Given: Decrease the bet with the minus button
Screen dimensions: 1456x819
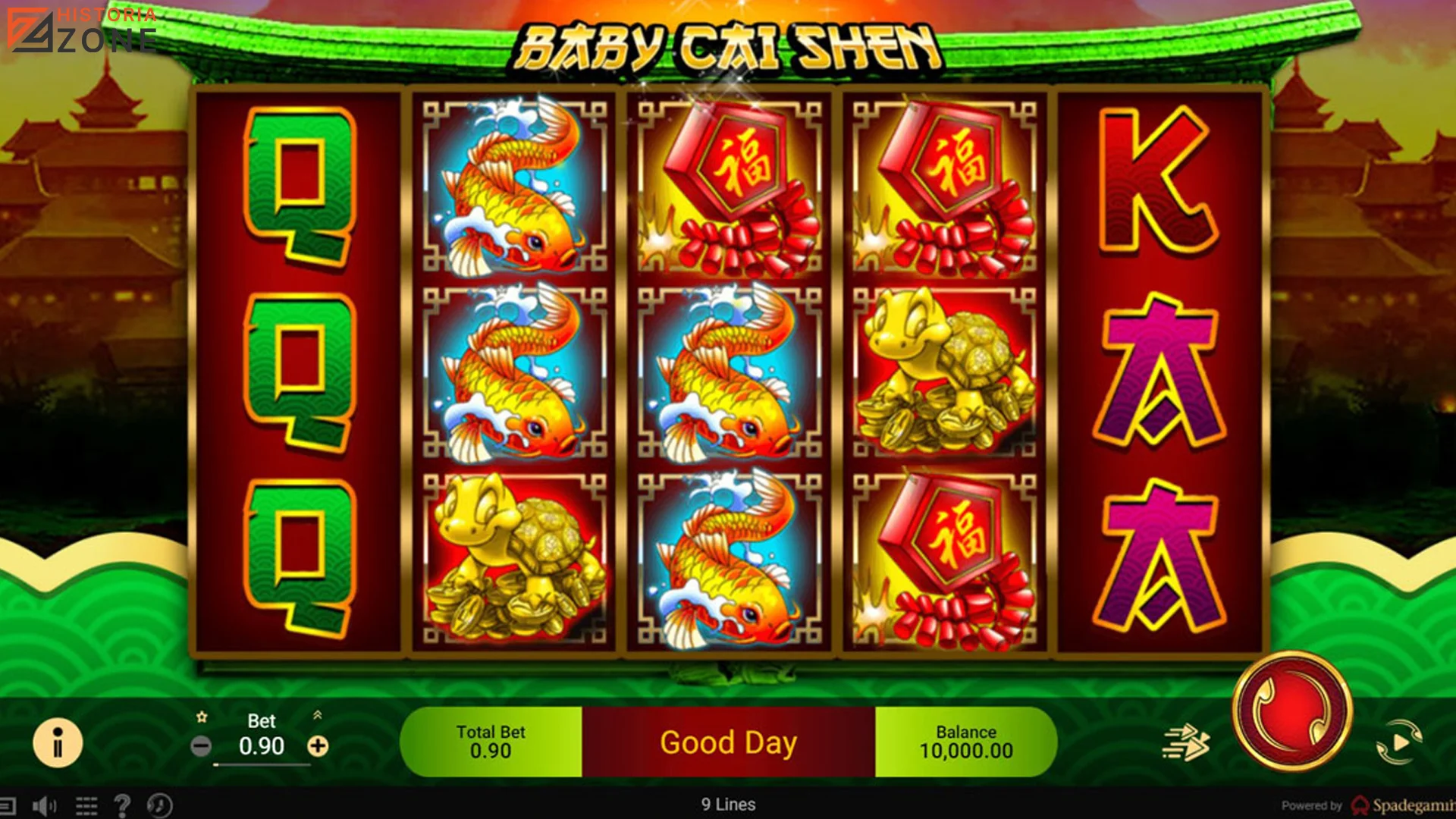Looking at the screenshot, I should [x=202, y=745].
